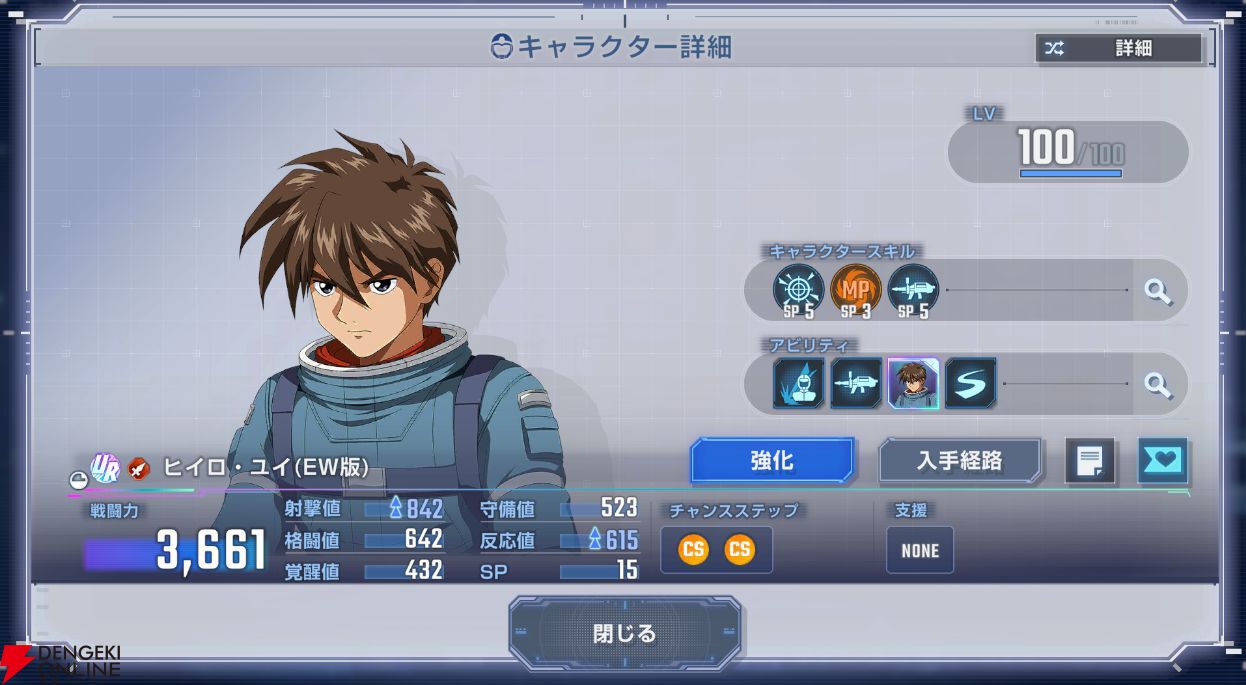Select the Heero portrait ability icon
This screenshot has height=685, width=1246.
(x=913, y=384)
